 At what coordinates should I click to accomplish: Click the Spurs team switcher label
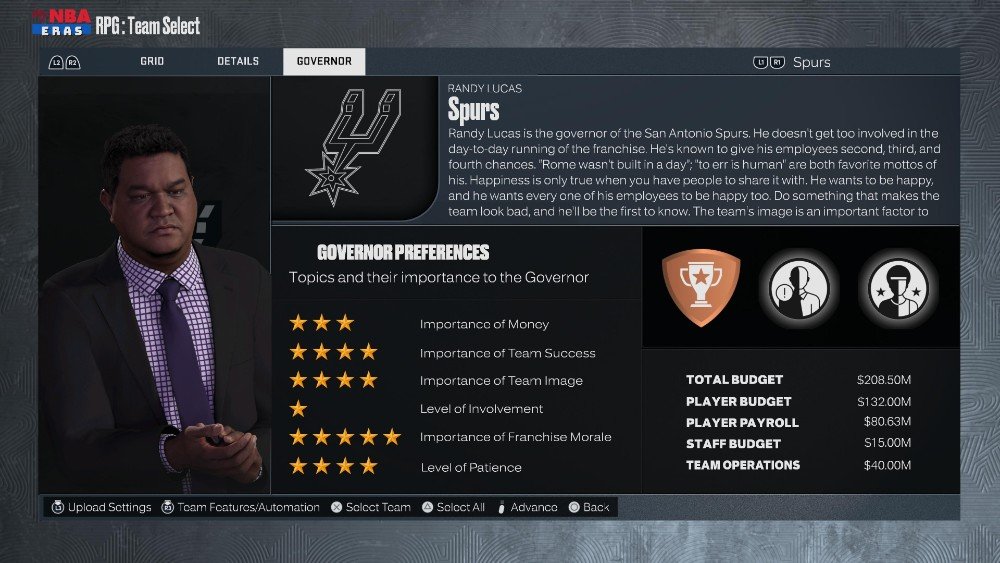tap(811, 62)
